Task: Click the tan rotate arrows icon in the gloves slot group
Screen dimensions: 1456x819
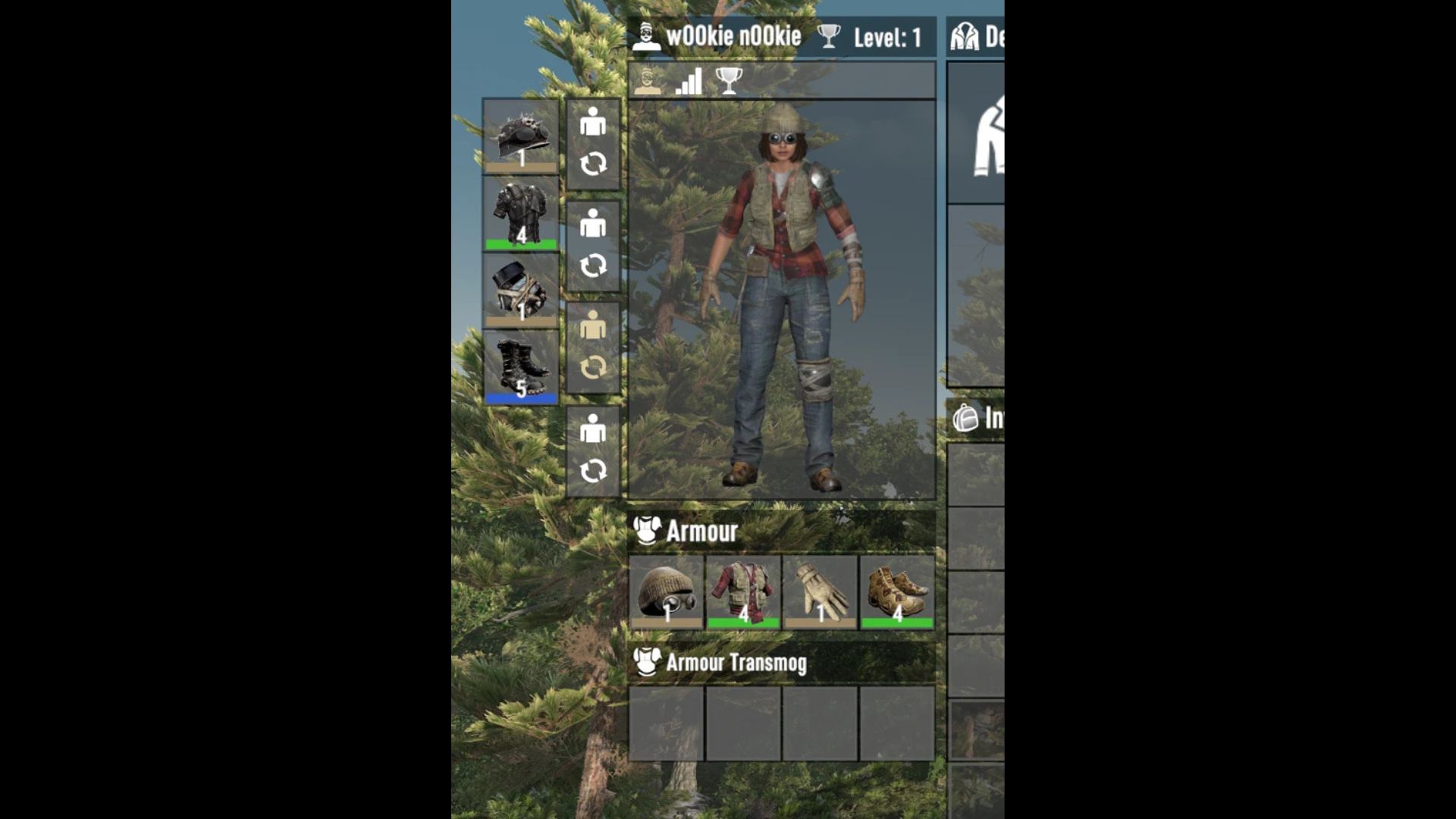Action: [591, 366]
